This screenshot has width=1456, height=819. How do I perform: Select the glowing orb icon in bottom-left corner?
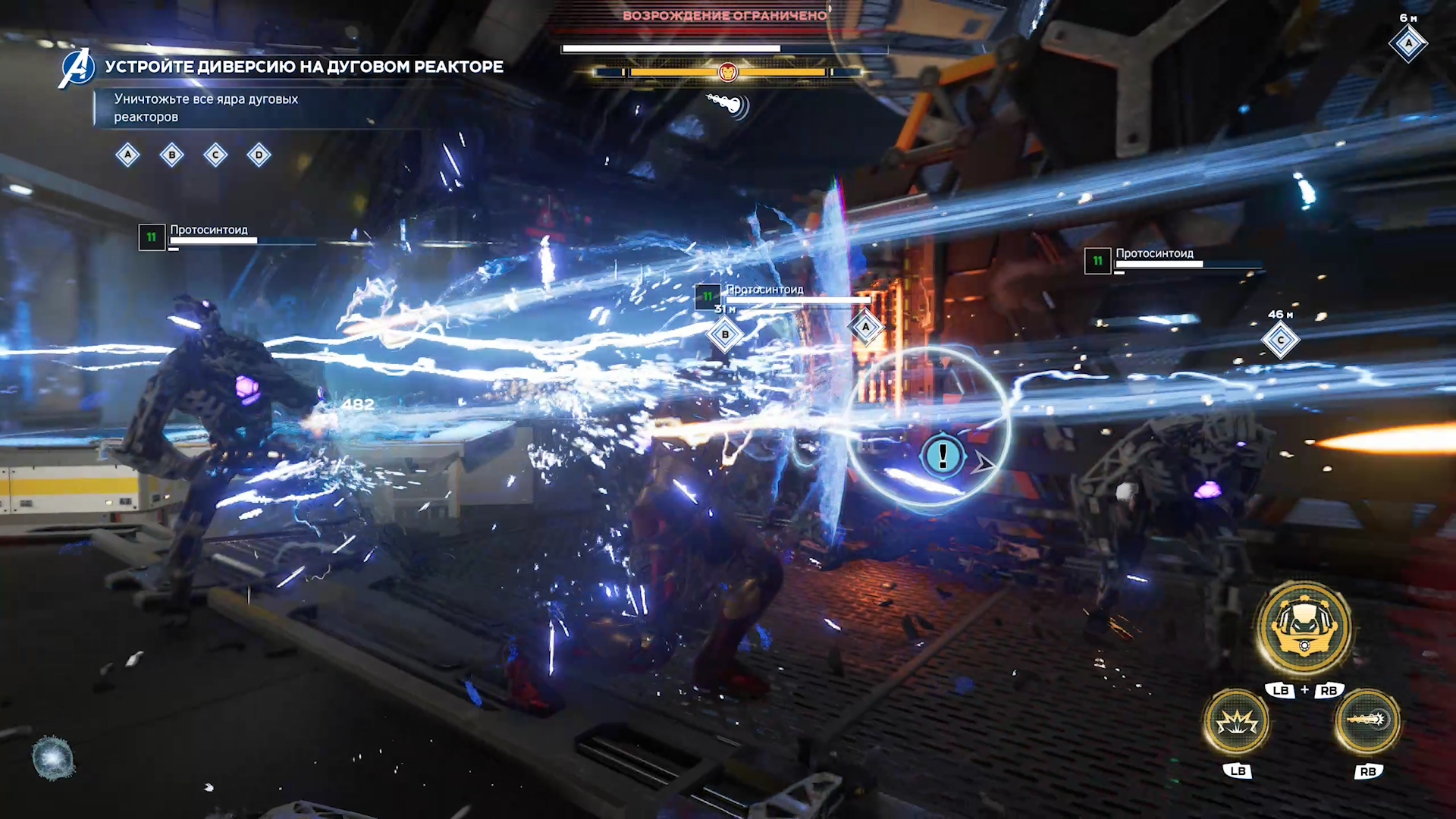tap(53, 758)
